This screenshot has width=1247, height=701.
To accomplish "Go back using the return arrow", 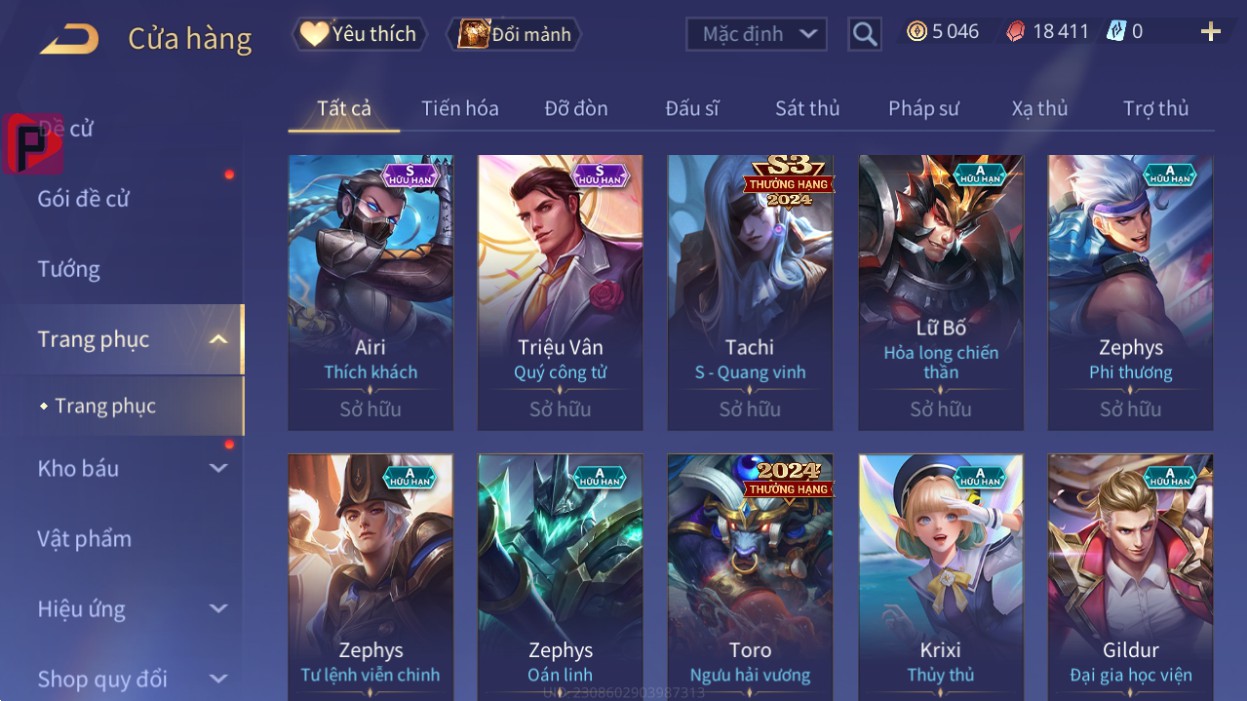I will pyautogui.click(x=69, y=39).
